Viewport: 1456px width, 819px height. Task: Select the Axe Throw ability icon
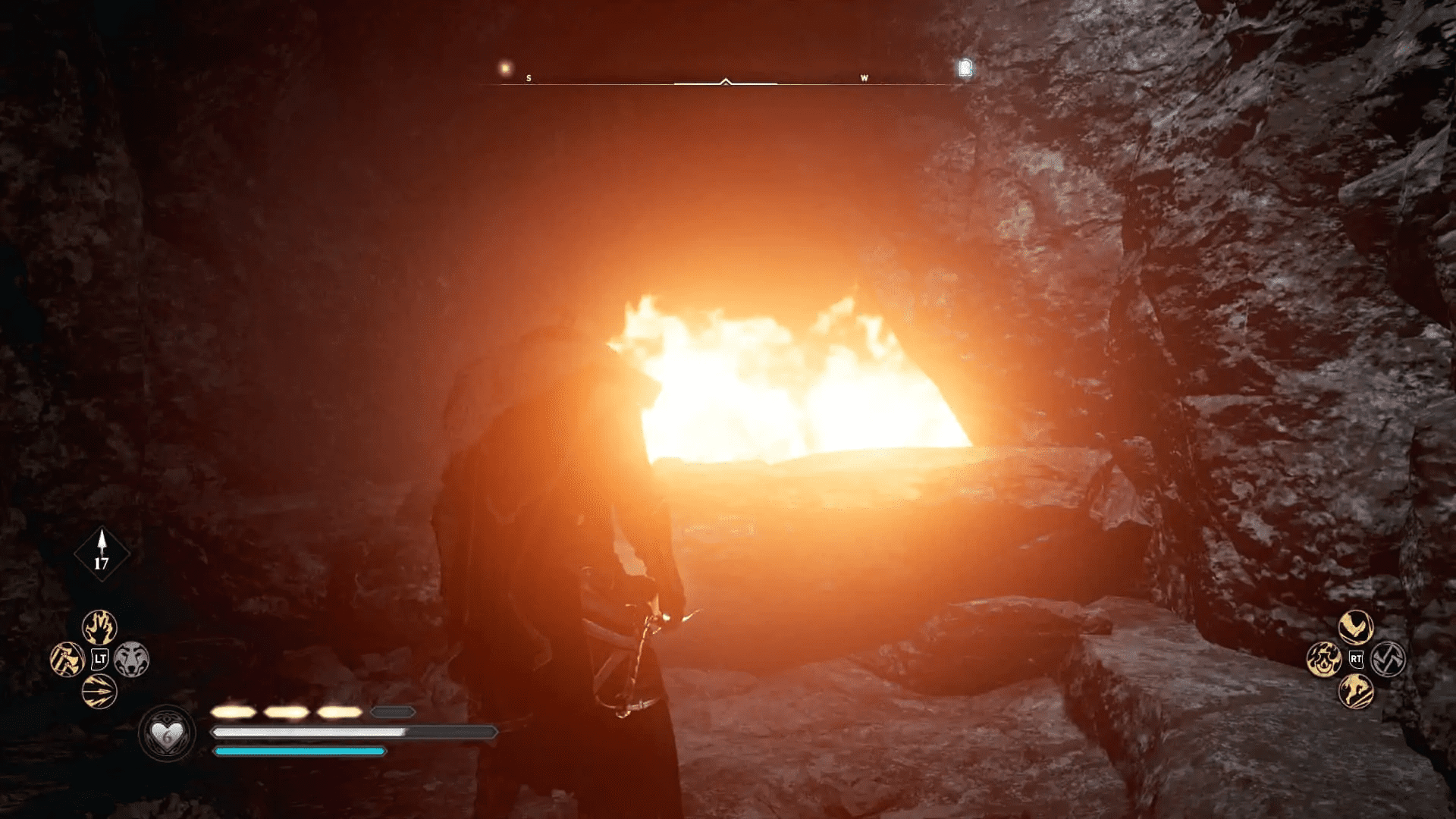pyautogui.click(x=67, y=658)
